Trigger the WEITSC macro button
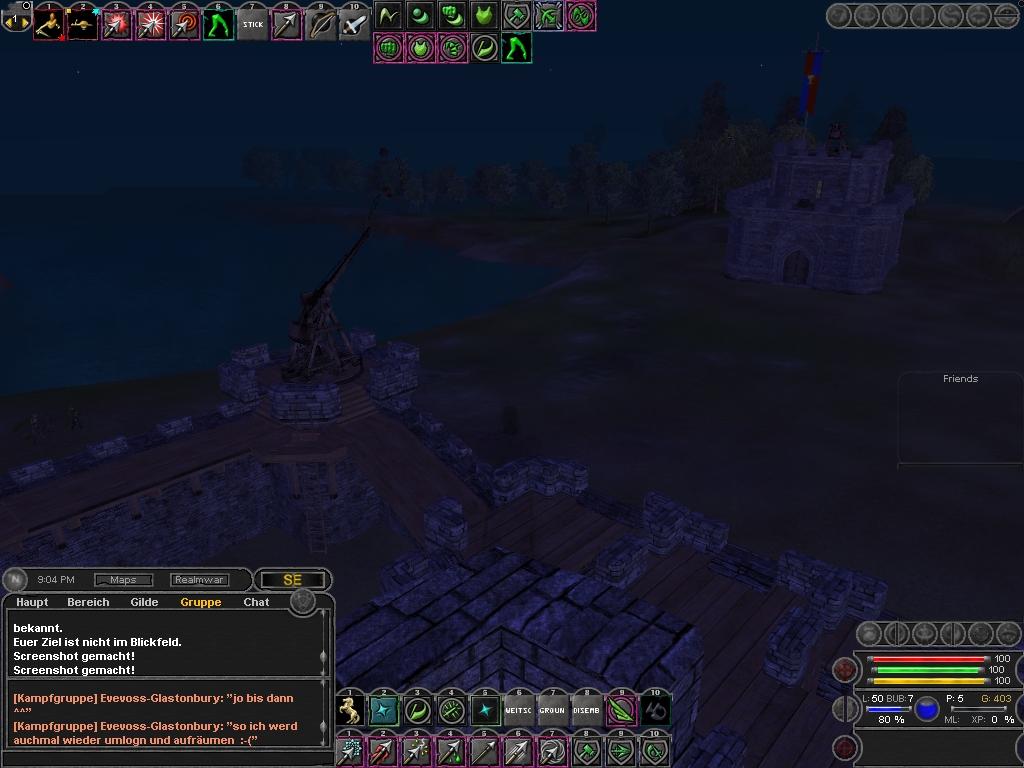Viewport: 1024px width, 768px height. [x=519, y=710]
